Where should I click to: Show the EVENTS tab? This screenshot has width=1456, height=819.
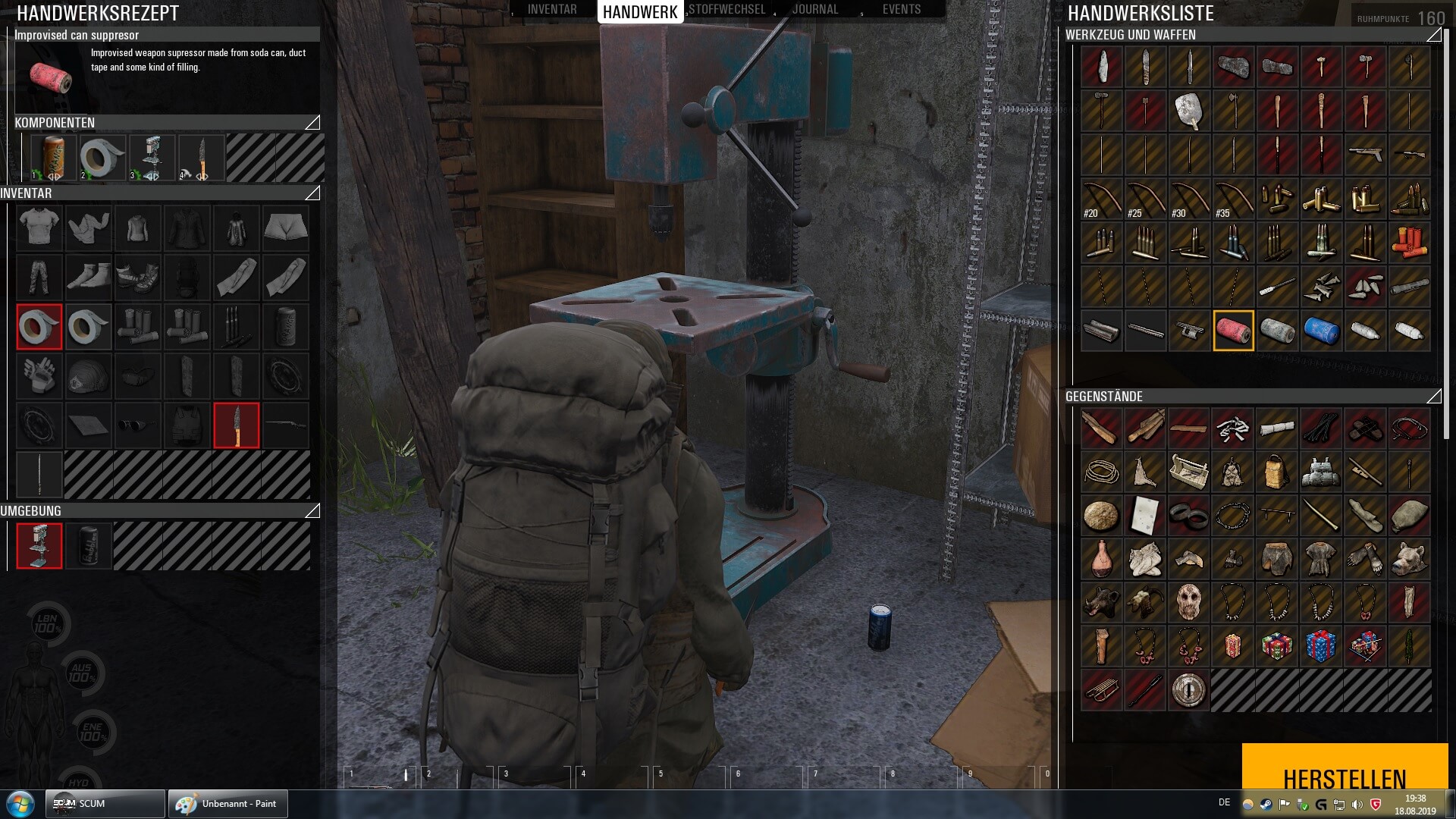[902, 10]
